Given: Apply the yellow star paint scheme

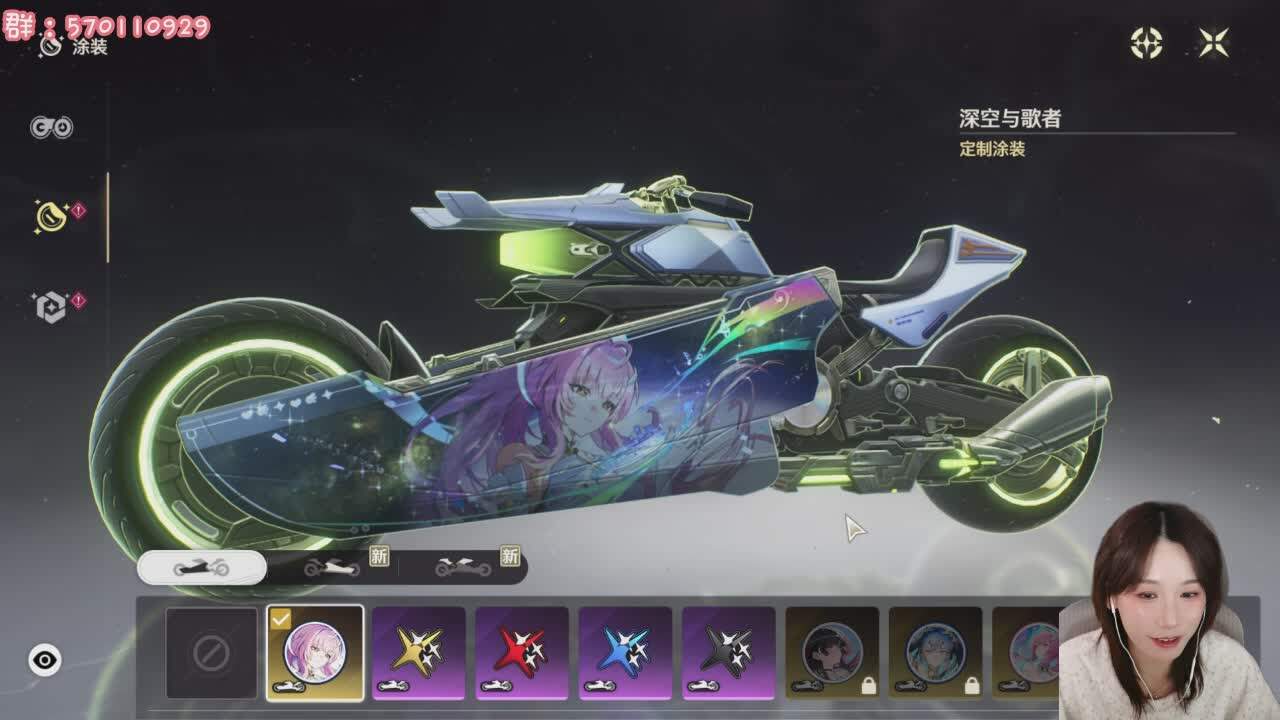Looking at the screenshot, I should [419, 653].
